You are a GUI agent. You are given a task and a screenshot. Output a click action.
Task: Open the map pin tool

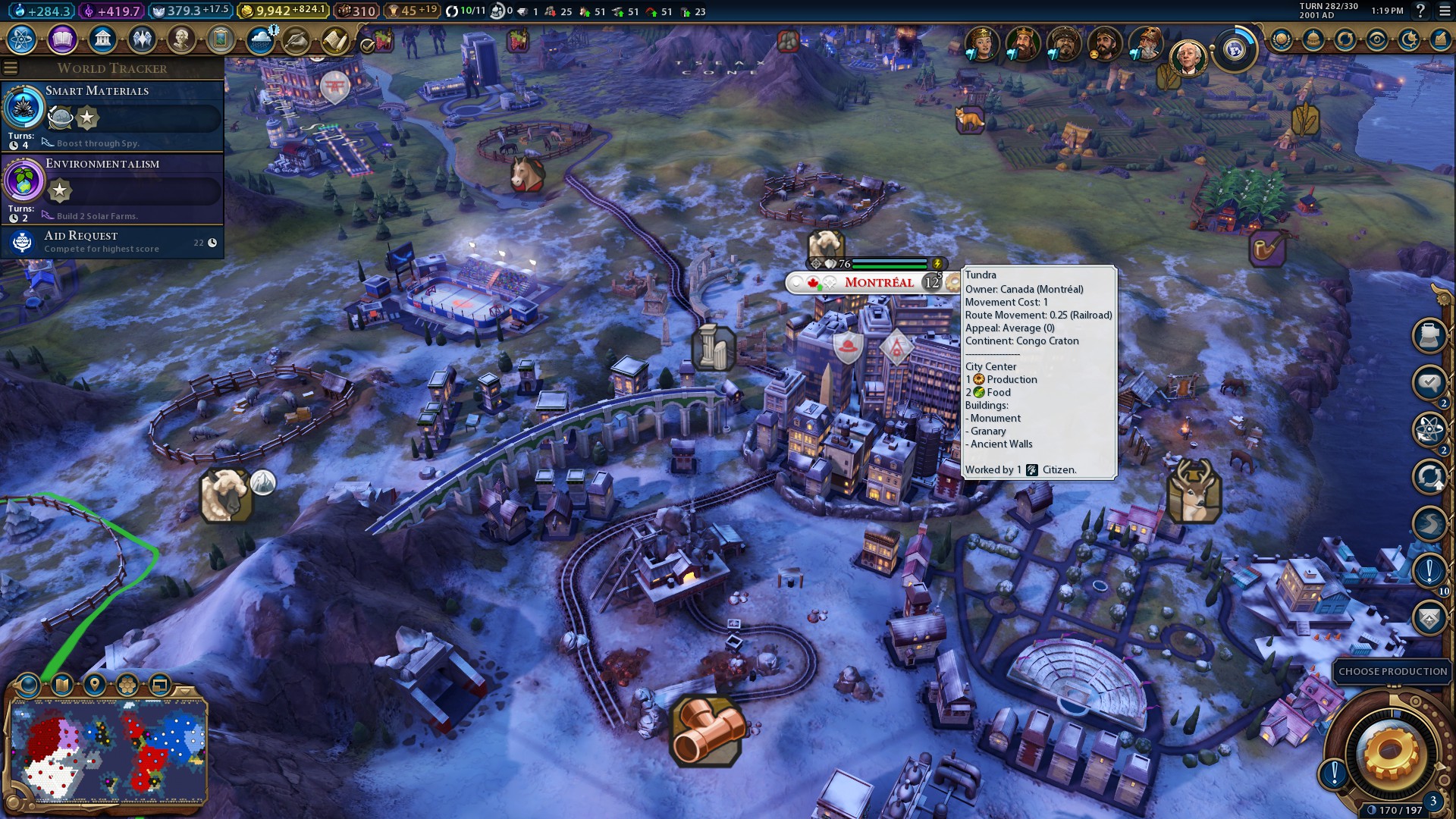95,686
